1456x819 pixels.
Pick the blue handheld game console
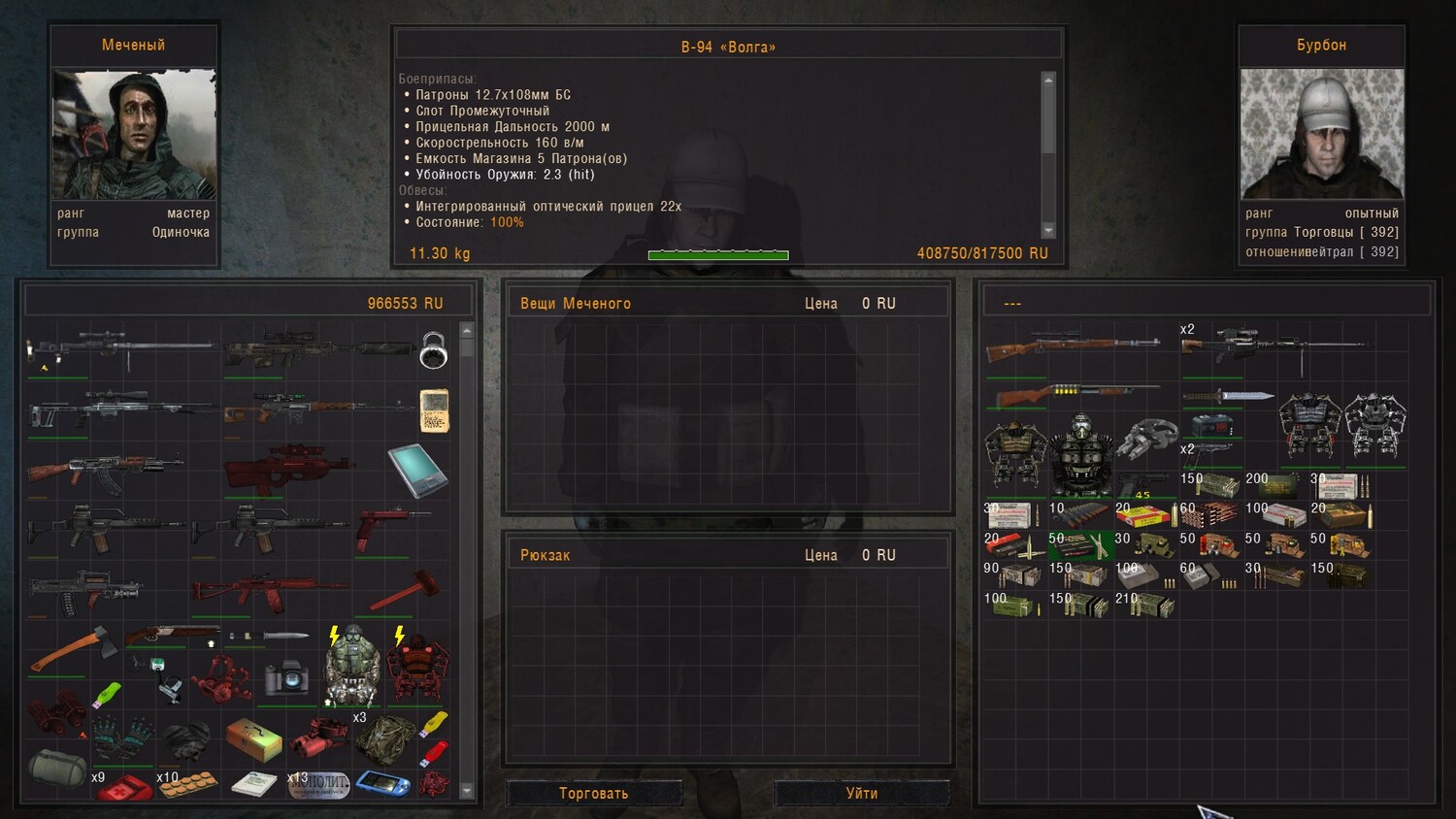(382, 782)
